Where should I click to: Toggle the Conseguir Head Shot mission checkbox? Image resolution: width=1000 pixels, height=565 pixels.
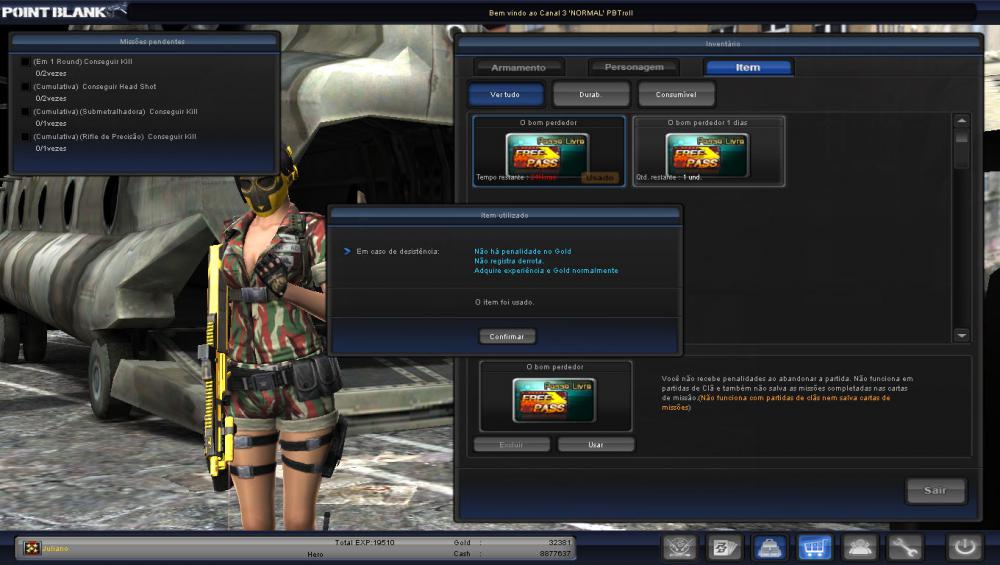pos(25,87)
